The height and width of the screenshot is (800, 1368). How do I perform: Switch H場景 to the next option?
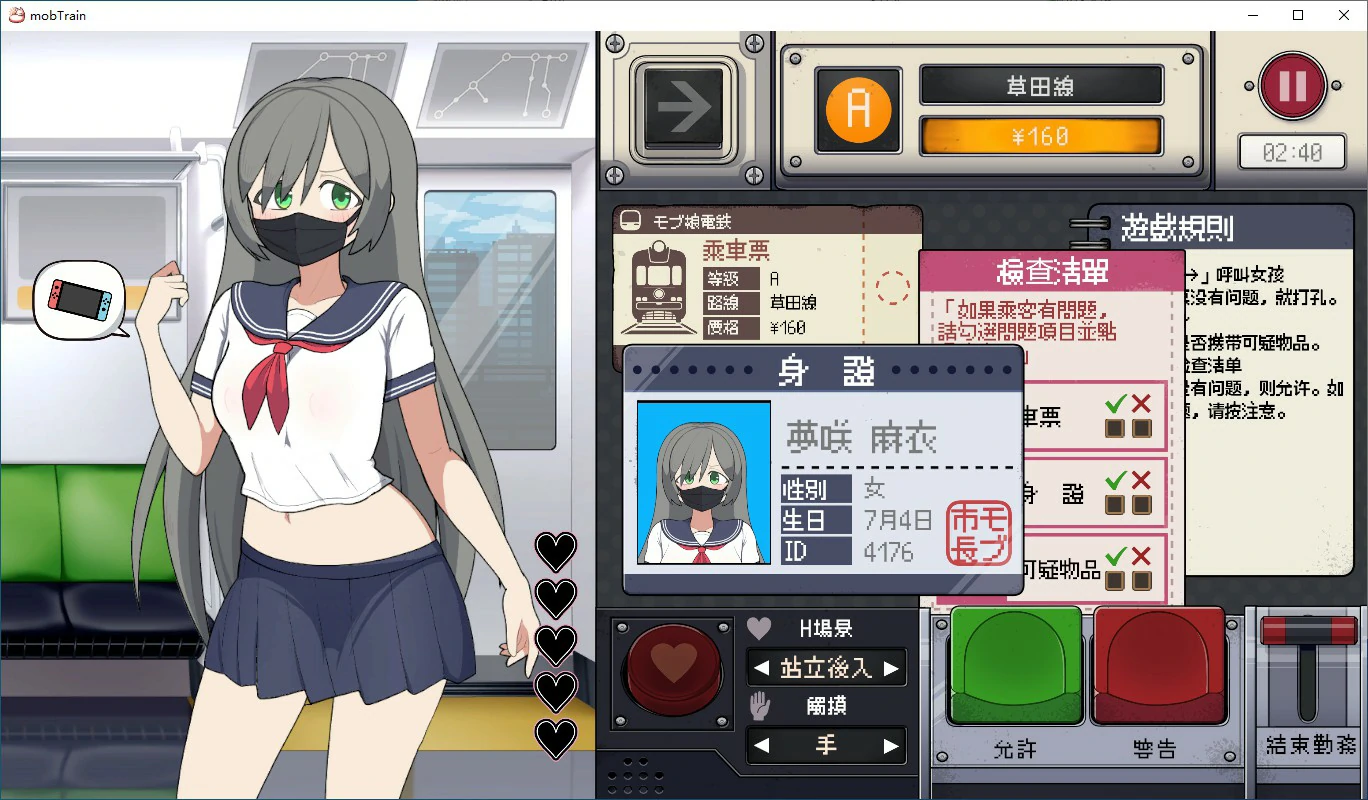(x=891, y=668)
